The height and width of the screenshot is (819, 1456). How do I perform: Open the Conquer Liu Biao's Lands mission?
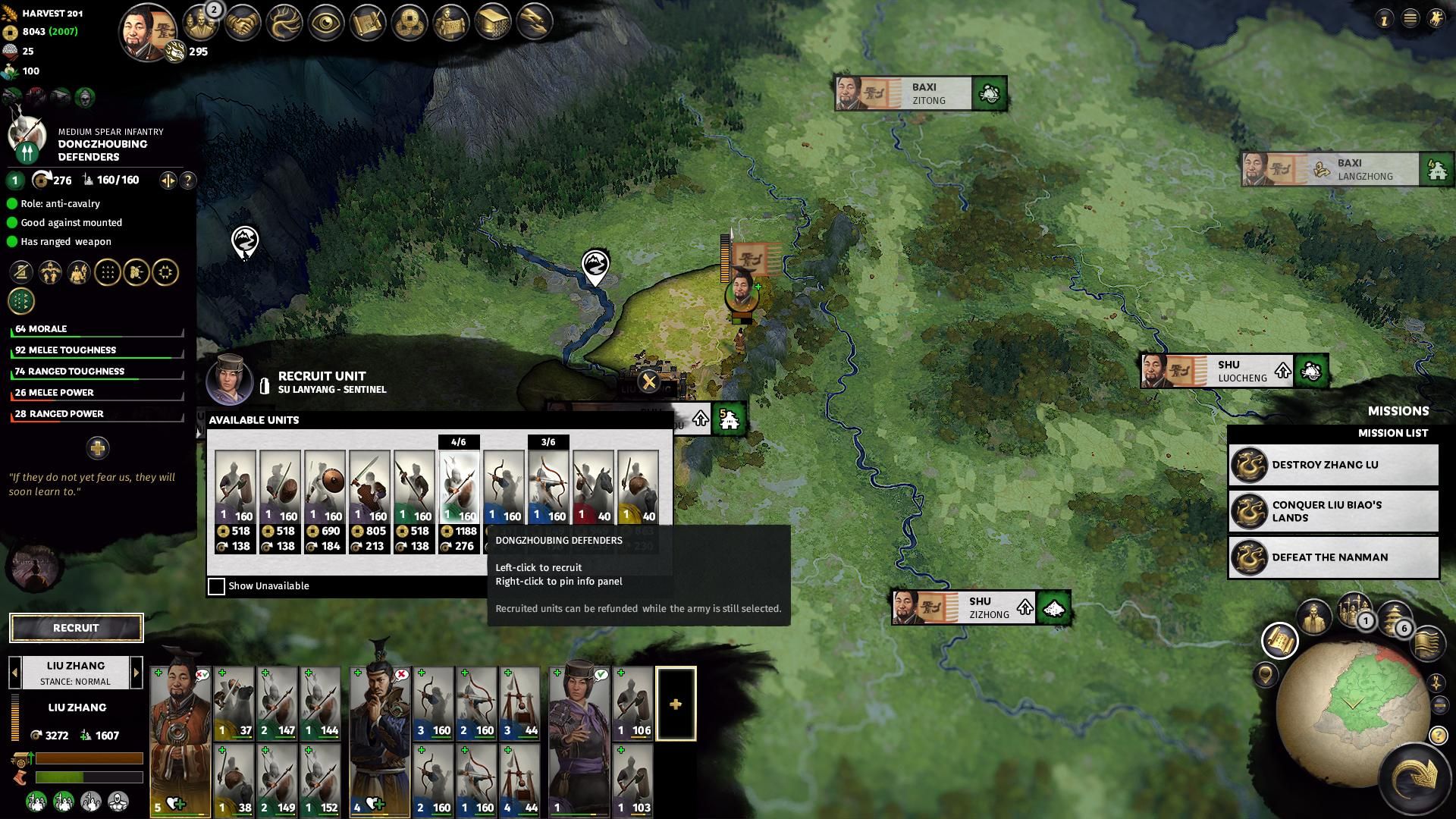[x=1333, y=511]
